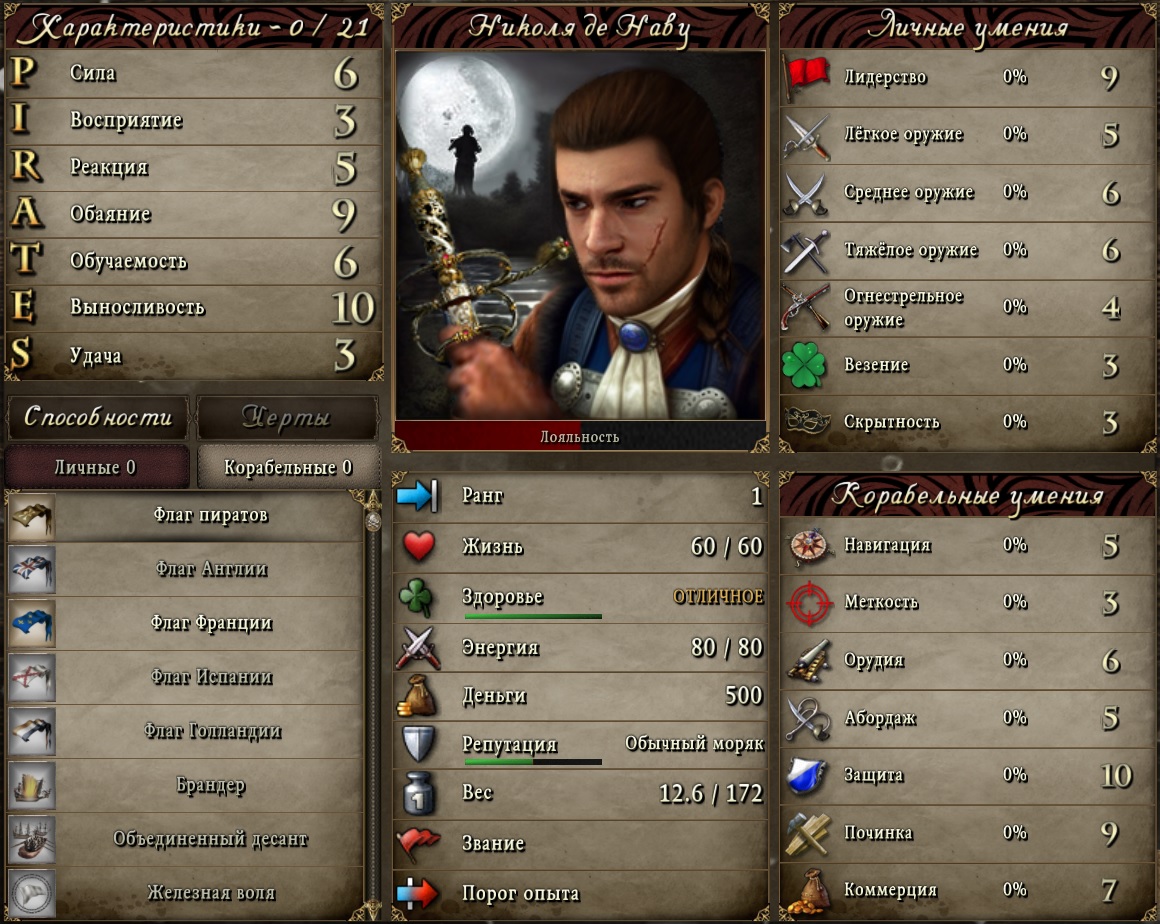The width and height of the screenshot is (1160, 924).
Task: Select the Личные 0 abilities sub-tab
Action: (96, 467)
